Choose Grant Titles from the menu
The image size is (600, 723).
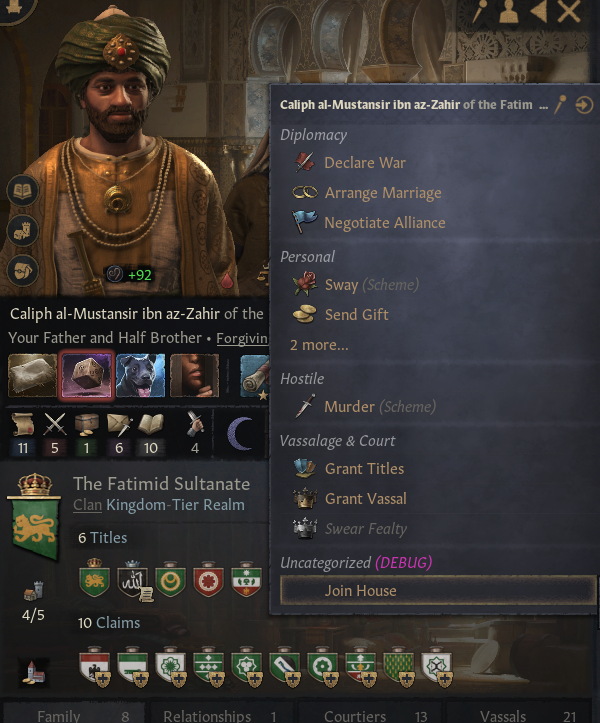click(364, 468)
